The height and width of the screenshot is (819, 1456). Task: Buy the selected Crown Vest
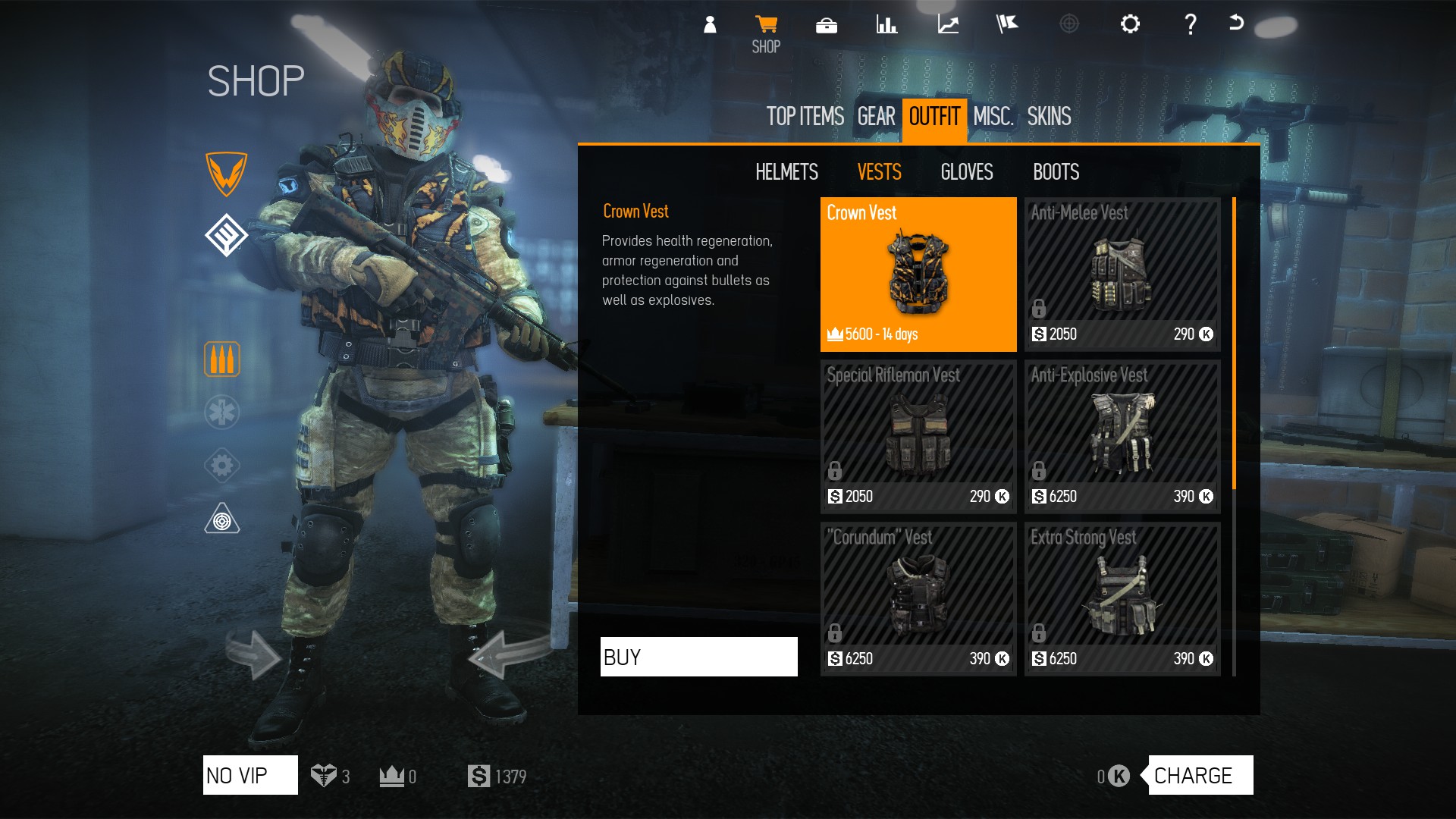coord(698,657)
